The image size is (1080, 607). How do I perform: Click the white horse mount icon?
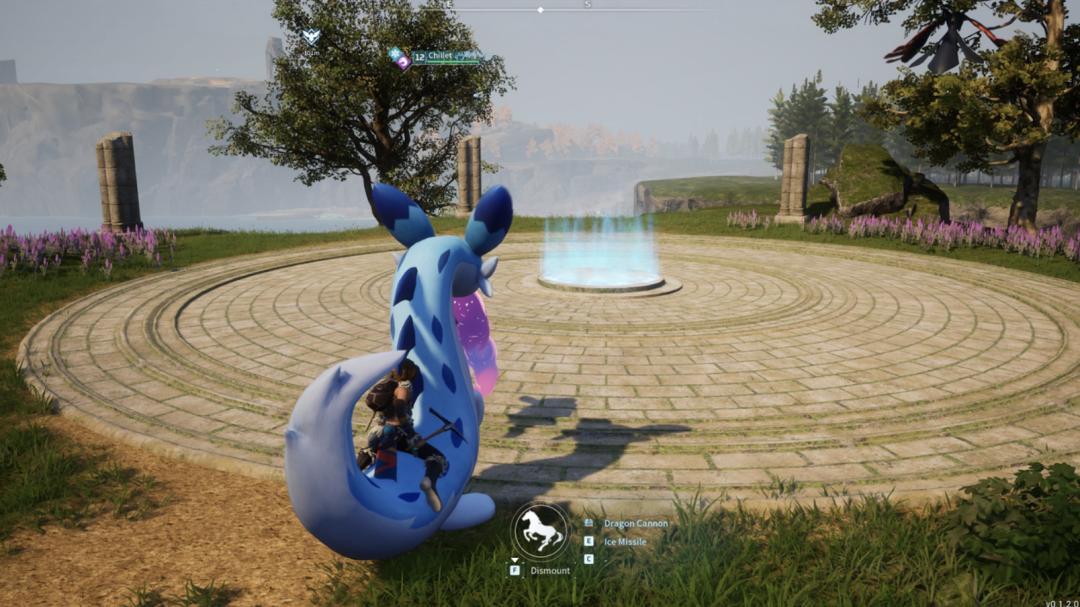pyautogui.click(x=540, y=531)
